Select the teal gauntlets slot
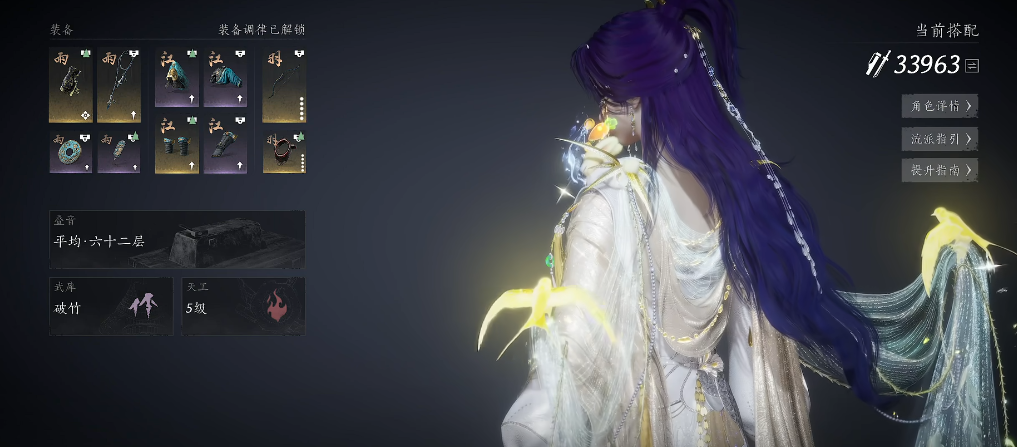Viewport: 1017px width, 447px height. pyautogui.click(x=176, y=151)
